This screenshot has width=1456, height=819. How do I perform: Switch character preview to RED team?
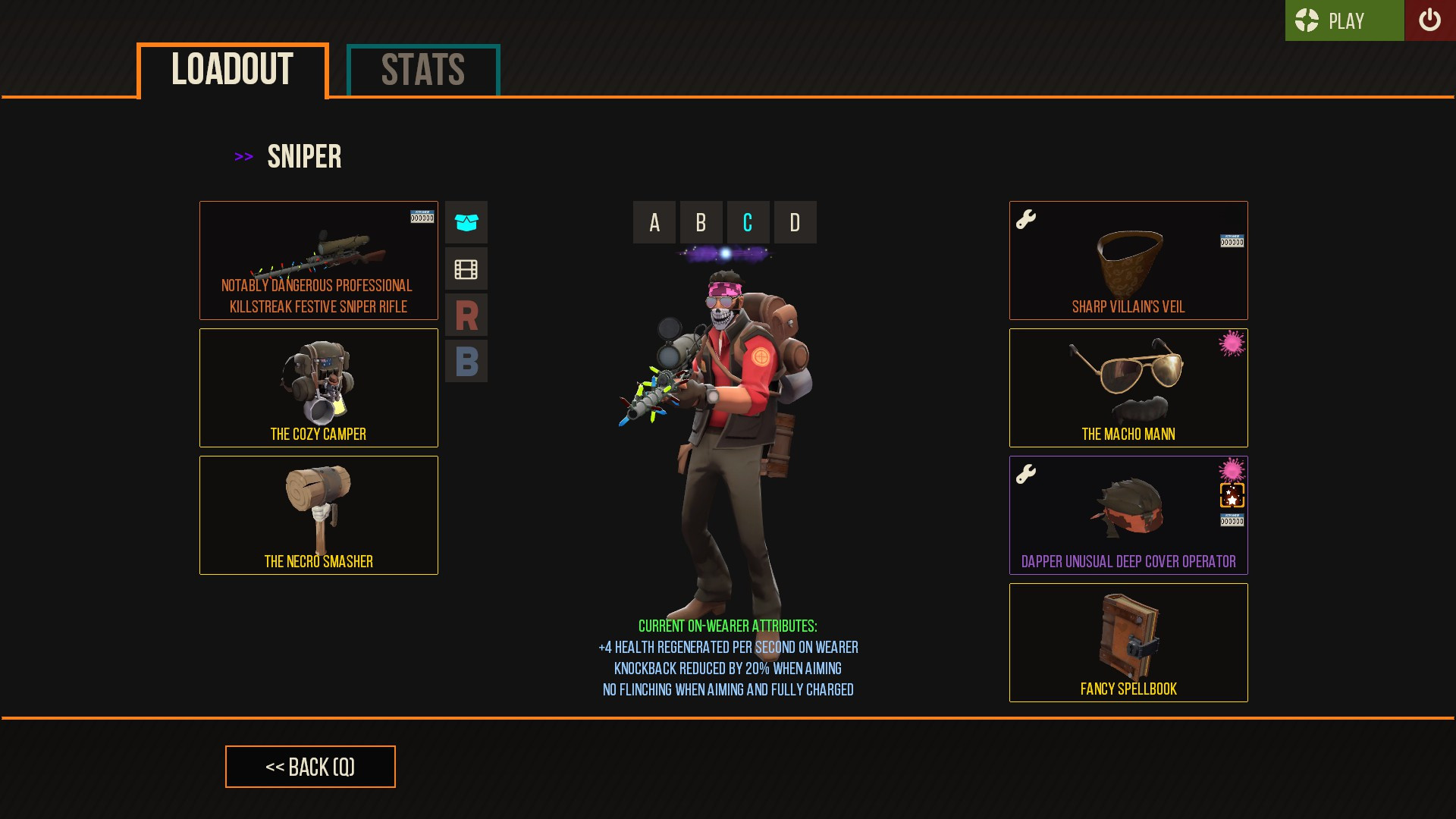[466, 315]
